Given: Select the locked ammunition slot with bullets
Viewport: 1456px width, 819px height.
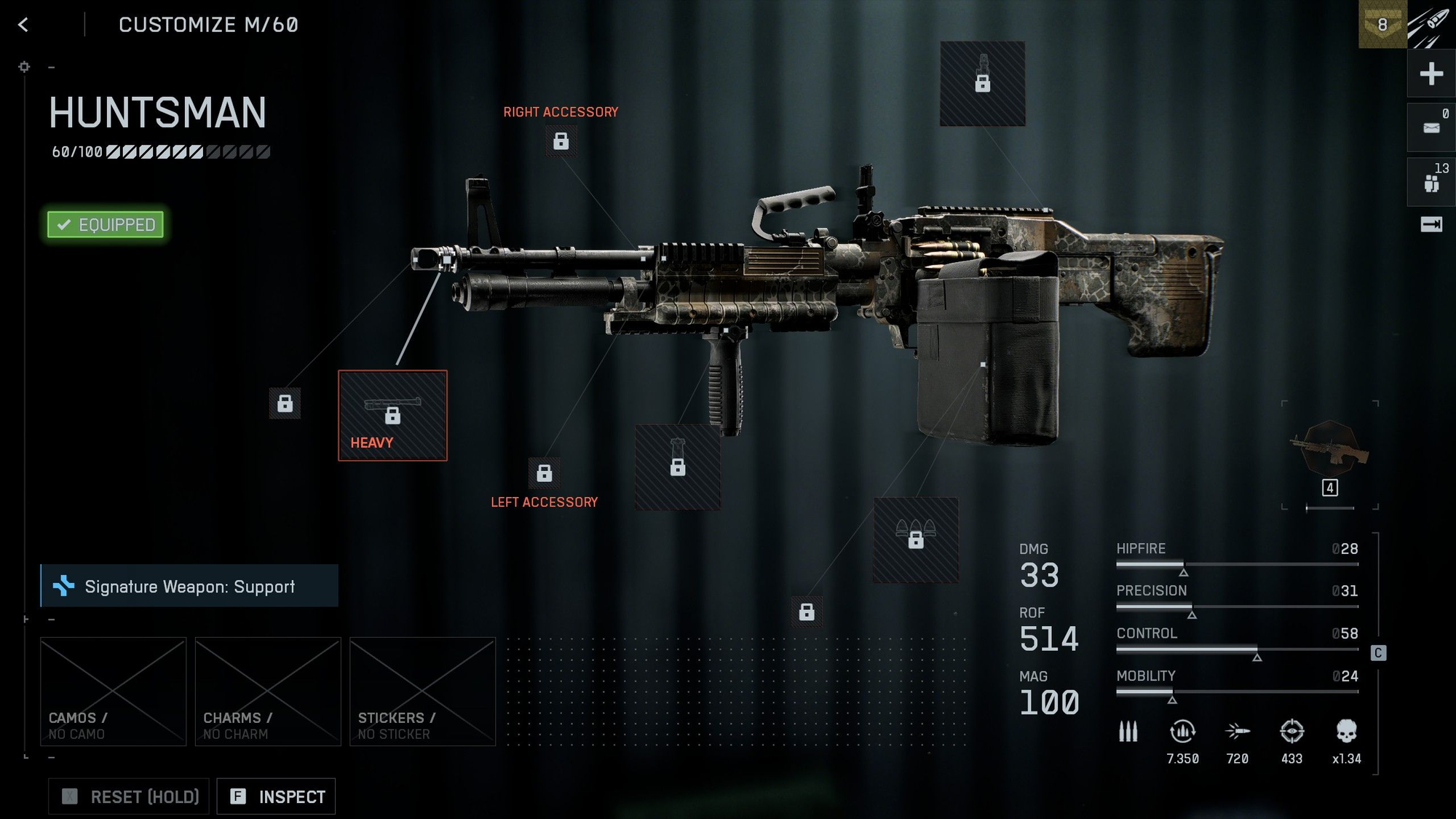Looking at the screenshot, I should click(x=916, y=539).
